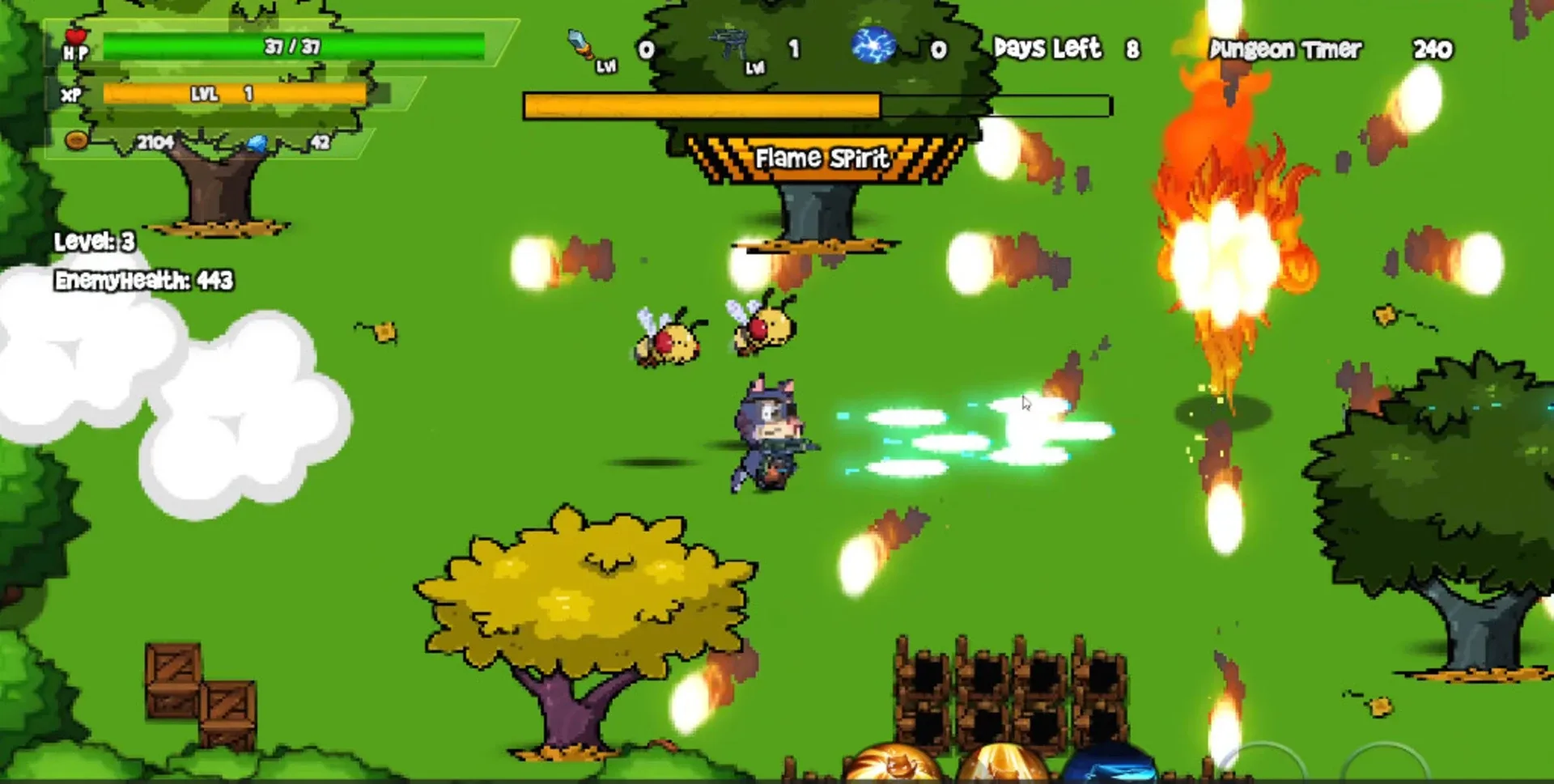Expand the Level 3 info label
Image resolution: width=1554 pixels, height=784 pixels.
(95, 239)
